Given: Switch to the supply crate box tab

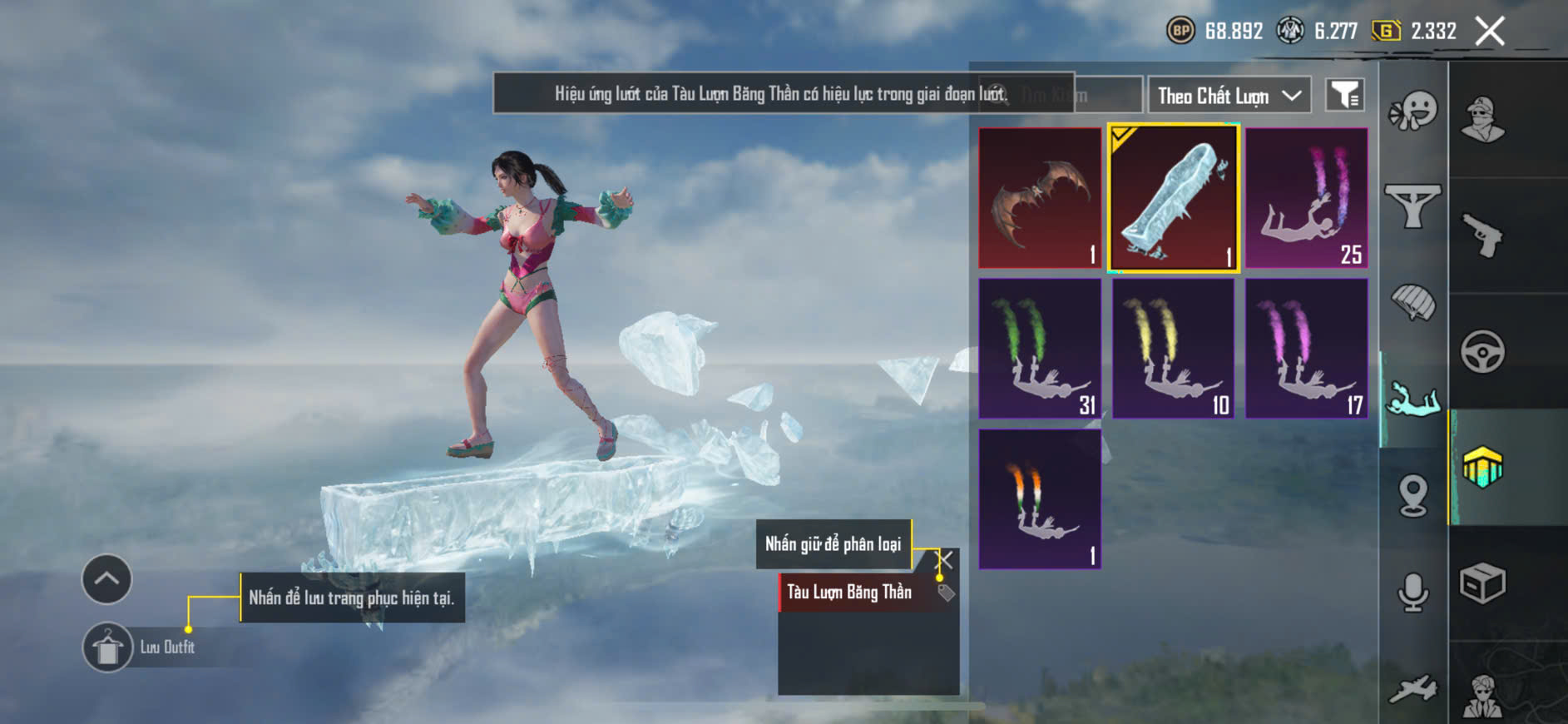Looking at the screenshot, I should coord(1482,583).
